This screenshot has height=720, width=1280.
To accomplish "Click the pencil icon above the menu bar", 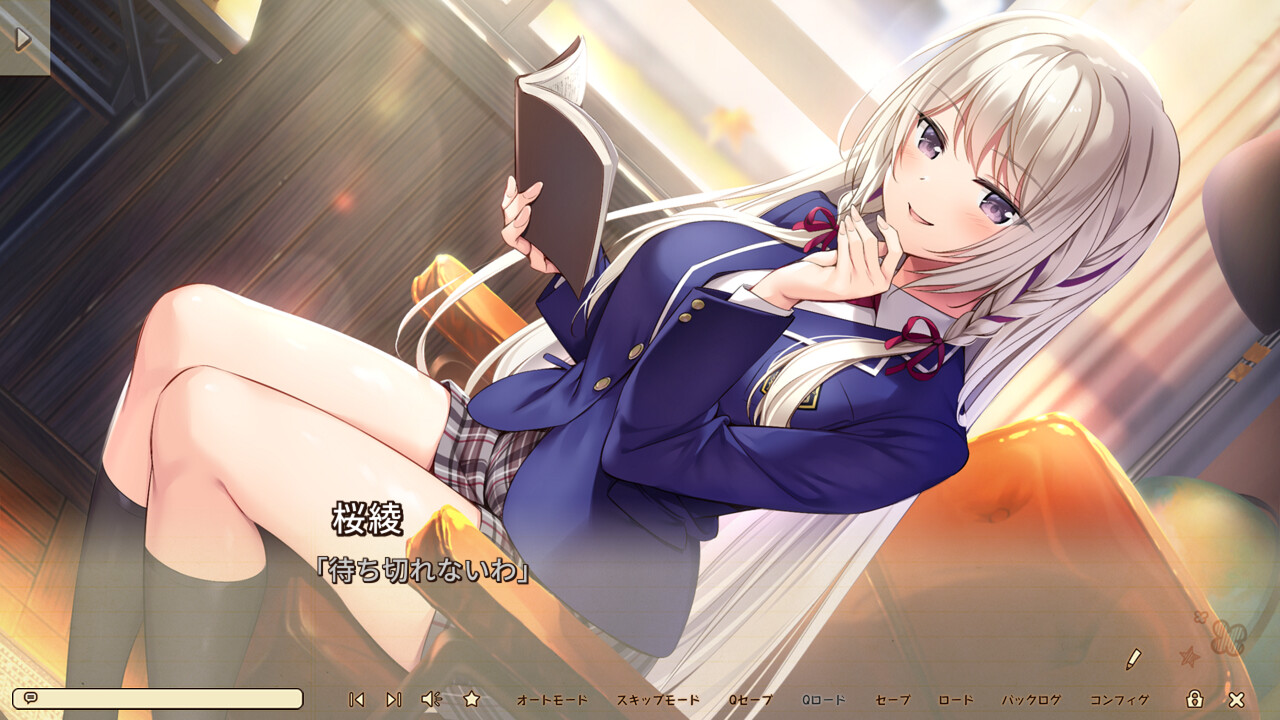I will coord(1134,659).
